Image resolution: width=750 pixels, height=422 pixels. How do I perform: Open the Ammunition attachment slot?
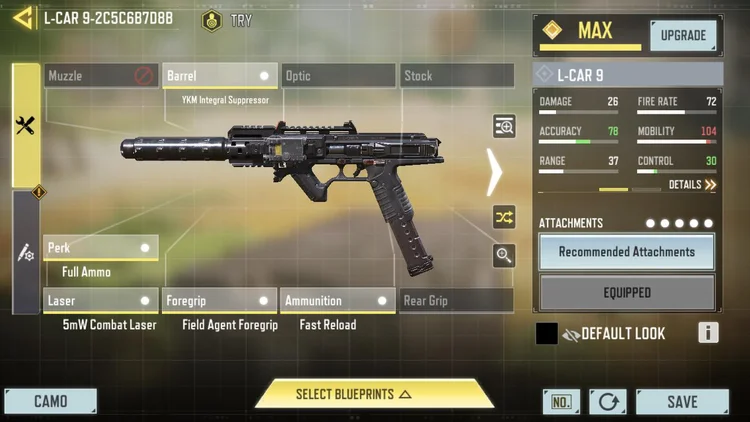tap(338, 301)
